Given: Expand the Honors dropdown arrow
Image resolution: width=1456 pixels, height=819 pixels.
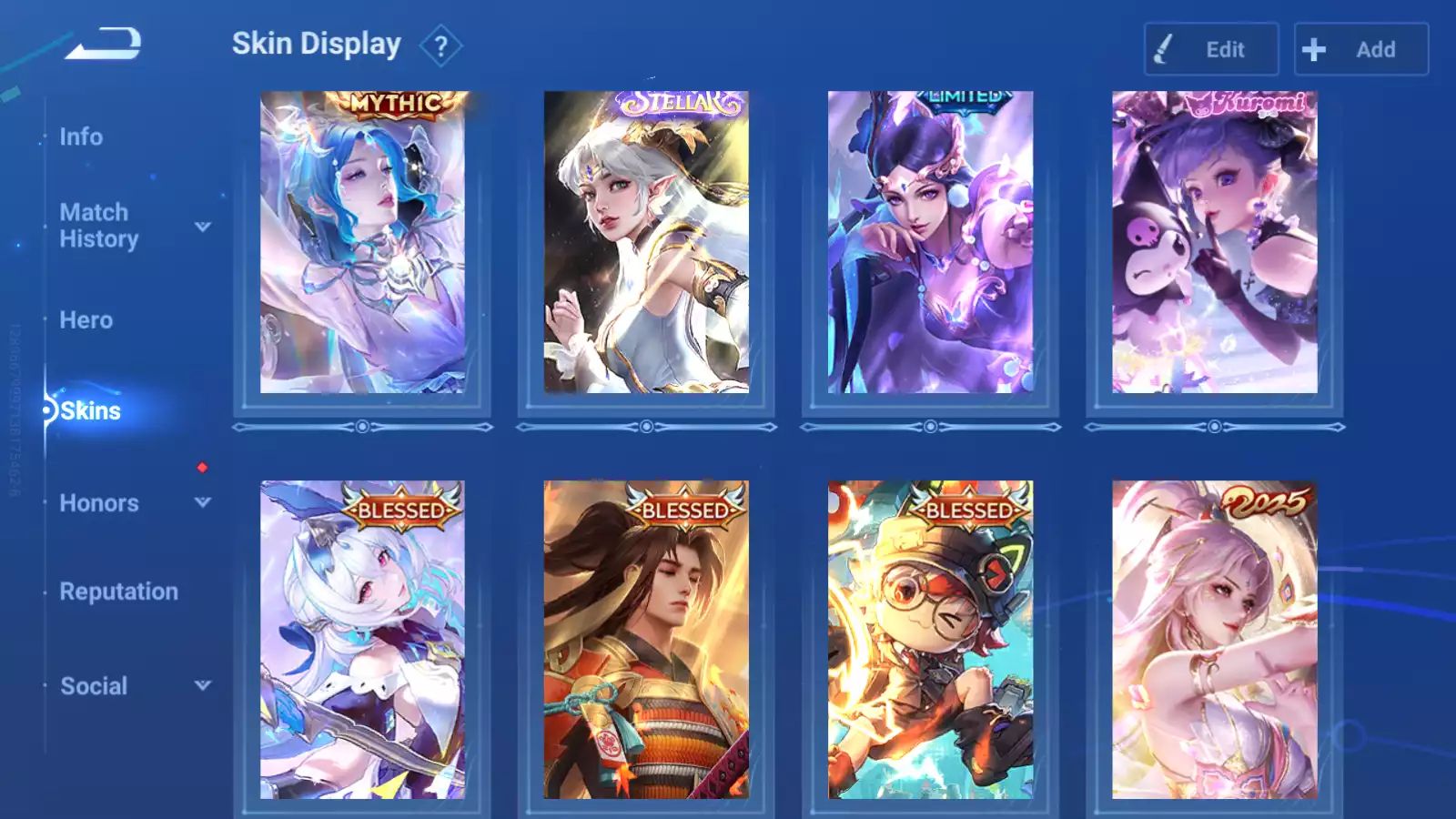Looking at the screenshot, I should 203,502.
